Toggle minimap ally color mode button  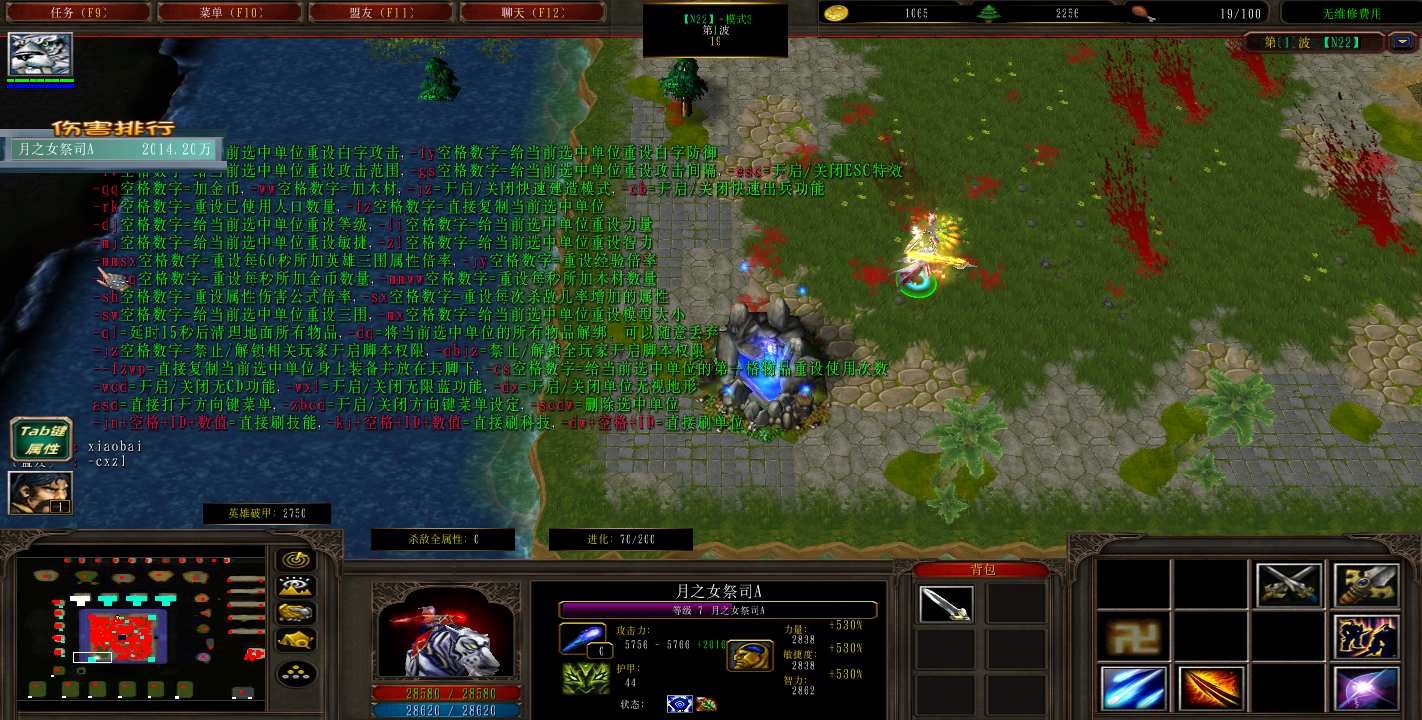(x=296, y=613)
